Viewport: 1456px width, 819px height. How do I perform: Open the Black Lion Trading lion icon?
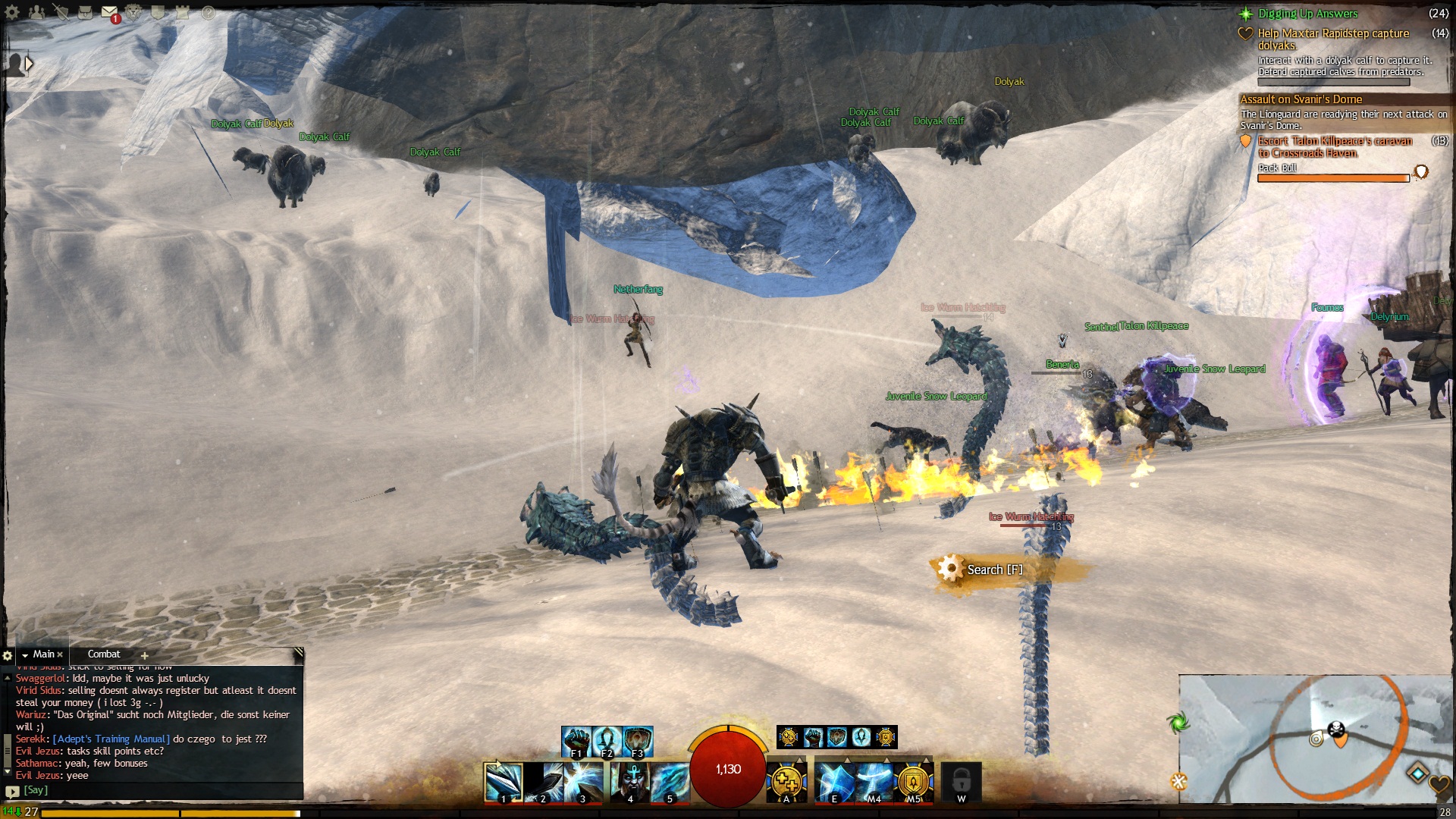pyautogui.click(x=133, y=12)
